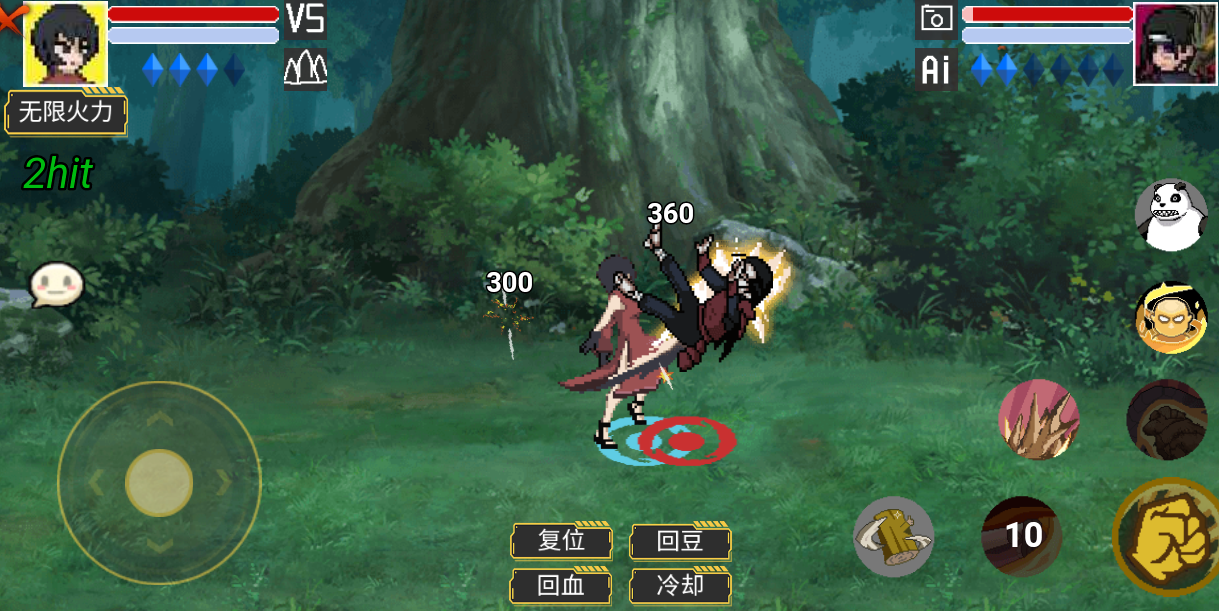Choose the 回血 heal button

[x=561, y=585]
